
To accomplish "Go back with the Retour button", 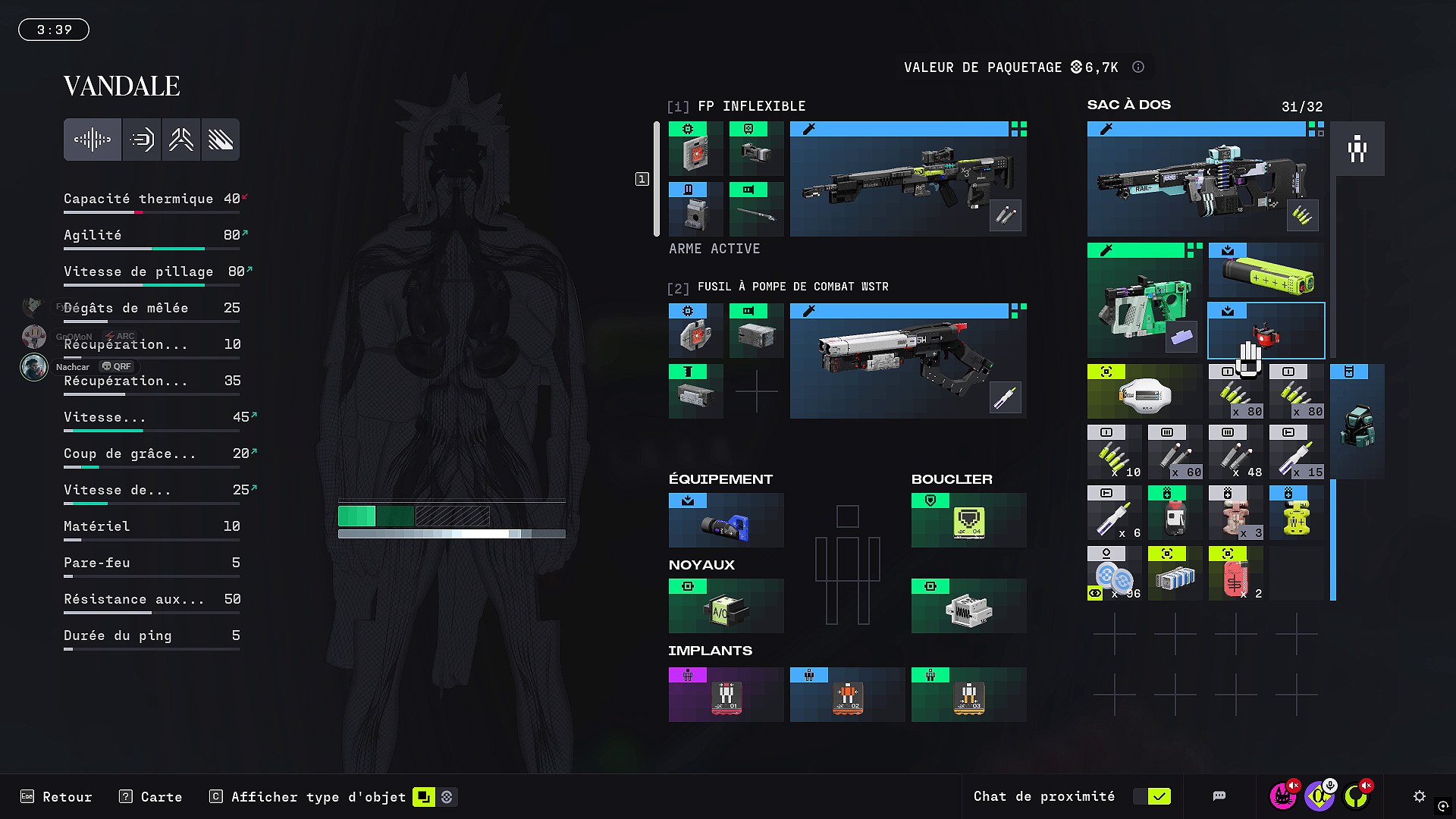I will click(57, 797).
